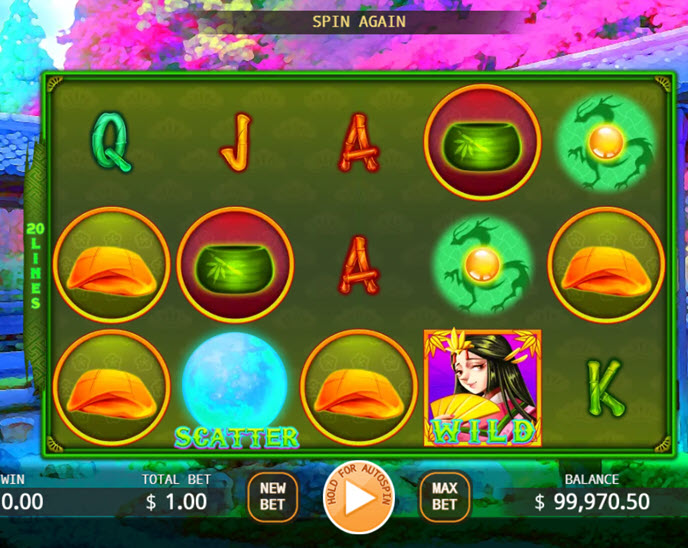Show the 20 Lines paylines indicator

pos(35,265)
